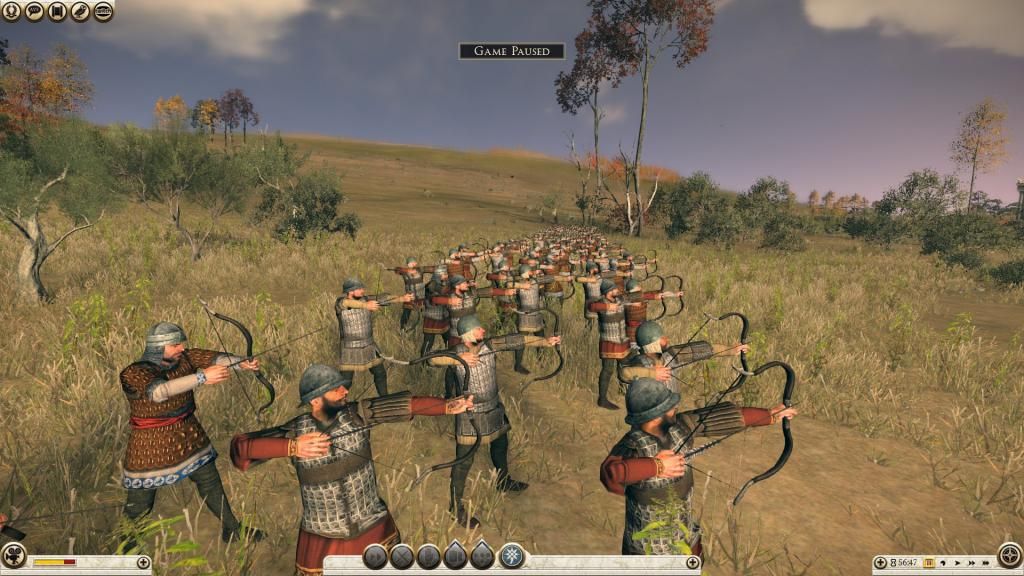This screenshot has width=1024, height=576.
Task: Open the owl advisor icon
Action: point(80,11)
